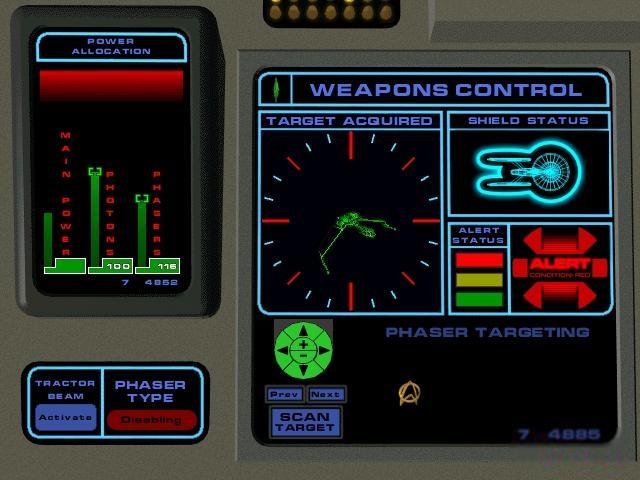Viewport: 640px width, 480px height.
Task: Toggle the Disabling phaser type
Action: 151,420
